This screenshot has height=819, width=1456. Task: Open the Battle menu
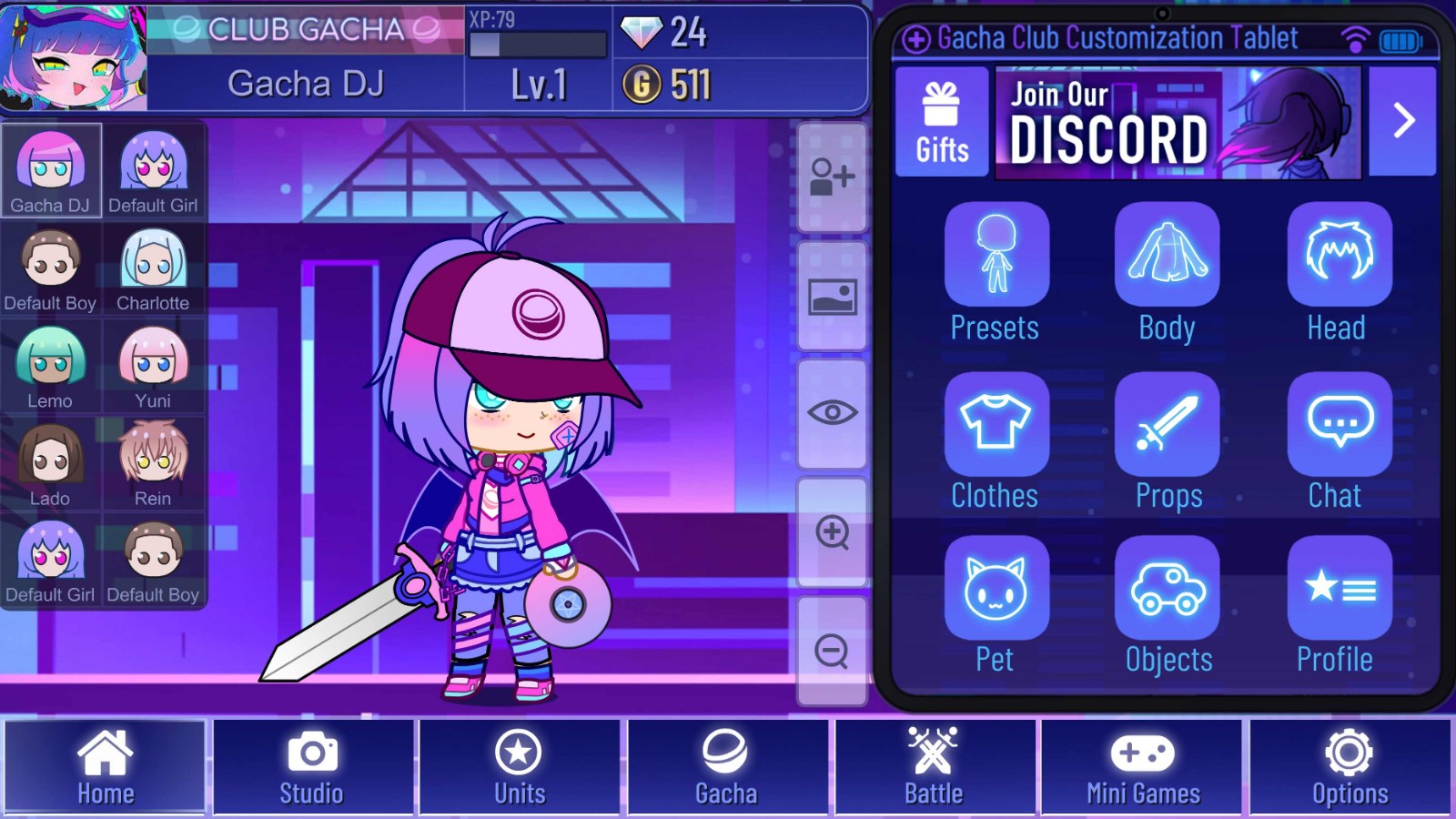click(x=935, y=766)
